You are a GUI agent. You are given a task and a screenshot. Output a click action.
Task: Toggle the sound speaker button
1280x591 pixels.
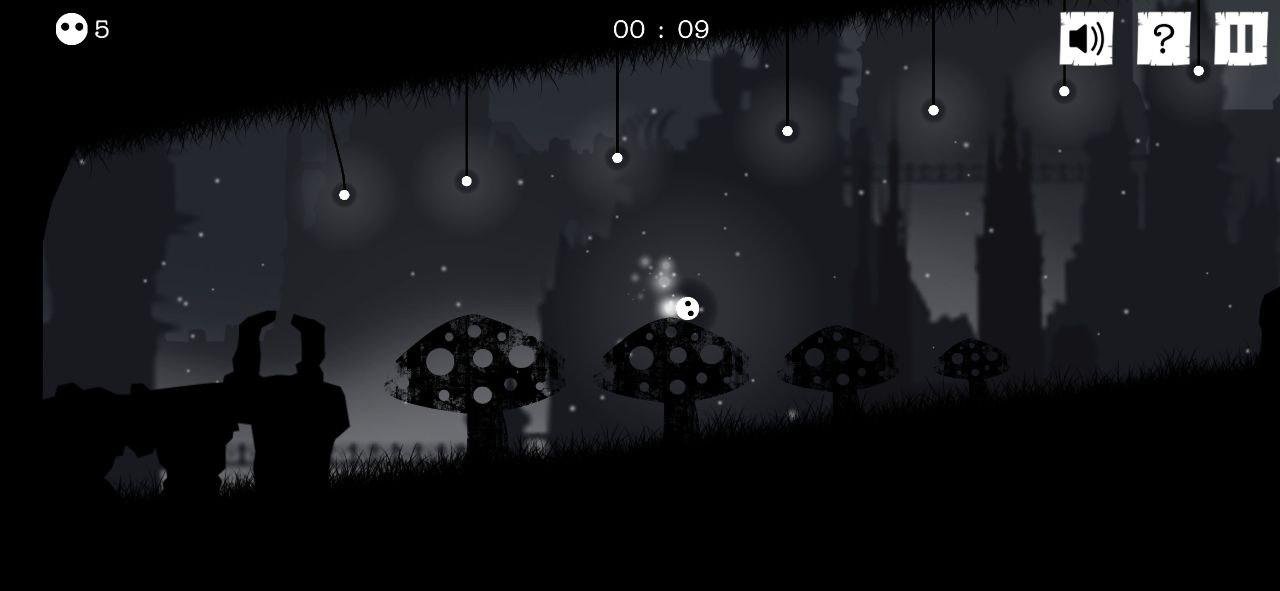(x=1086, y=39)
